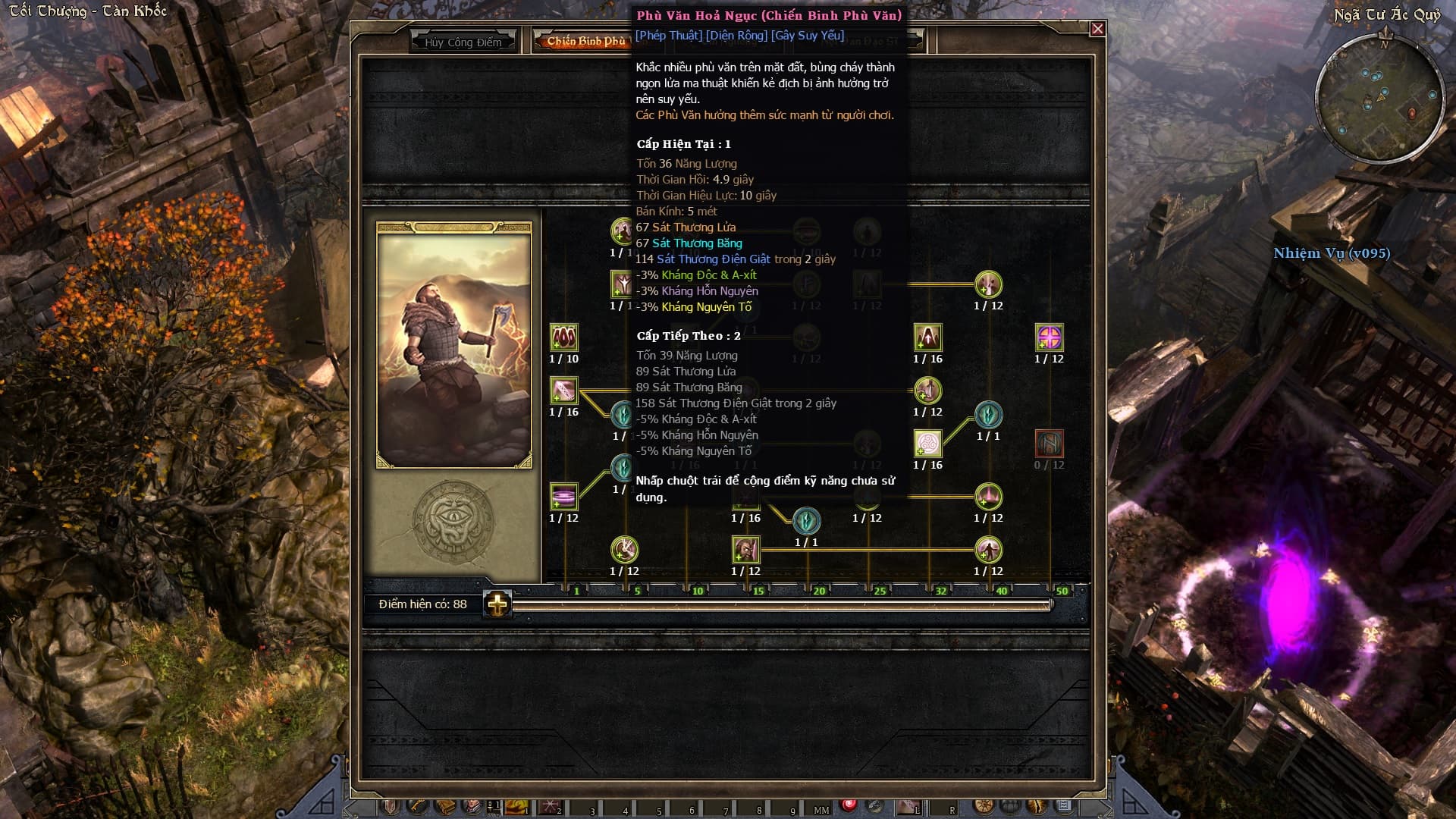Upgrade the pink spikes circular skill

click(988, 497)
